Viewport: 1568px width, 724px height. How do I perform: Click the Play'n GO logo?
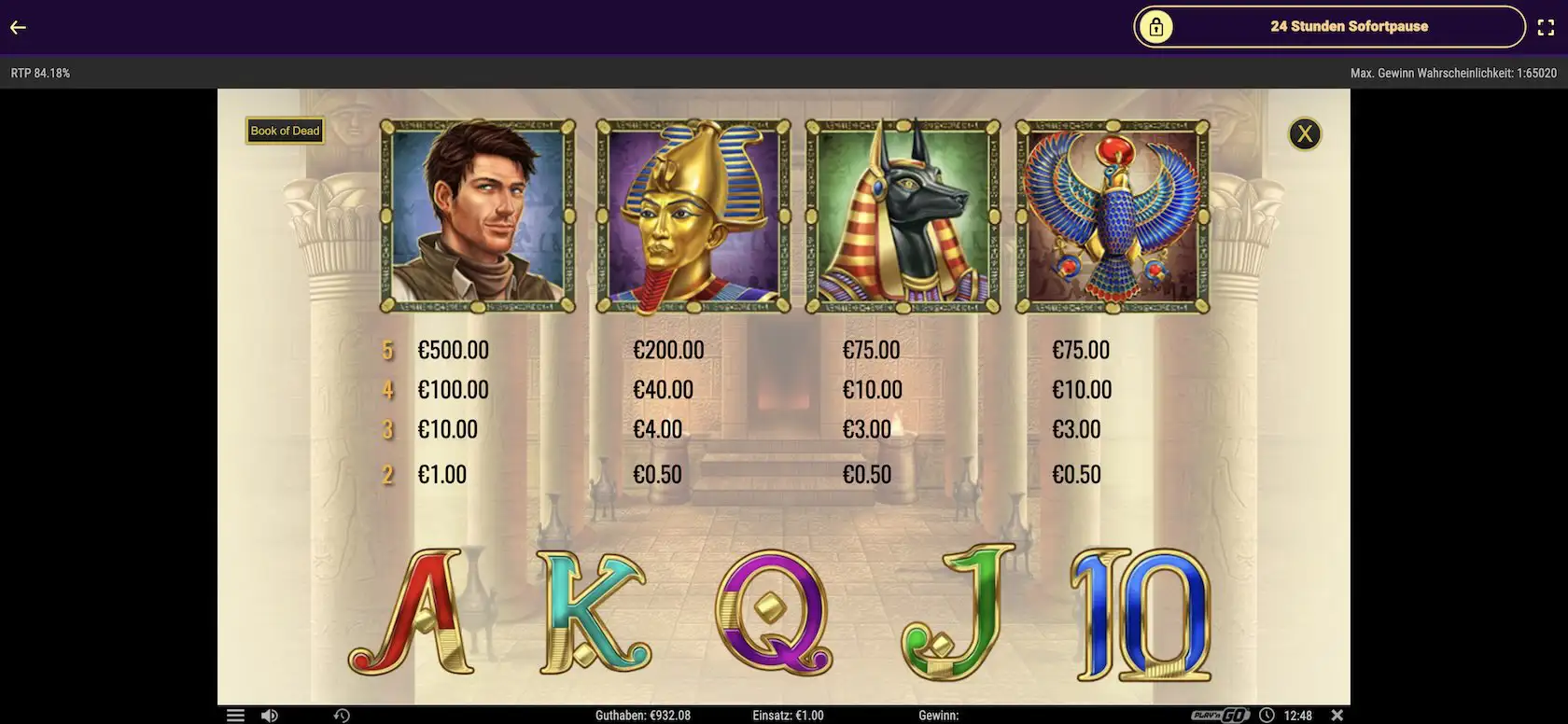[1220, 715]
